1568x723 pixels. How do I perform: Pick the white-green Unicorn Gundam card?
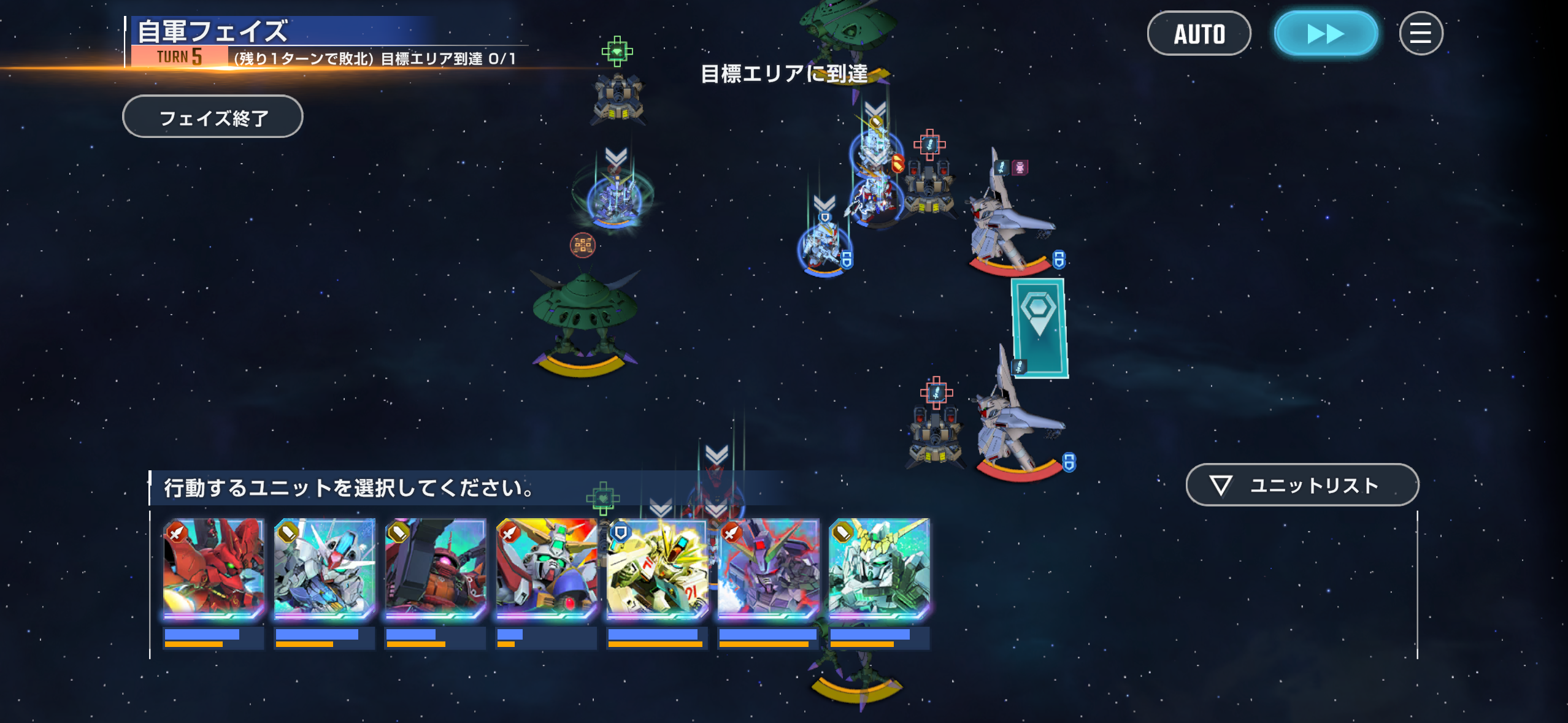(879, 568)
